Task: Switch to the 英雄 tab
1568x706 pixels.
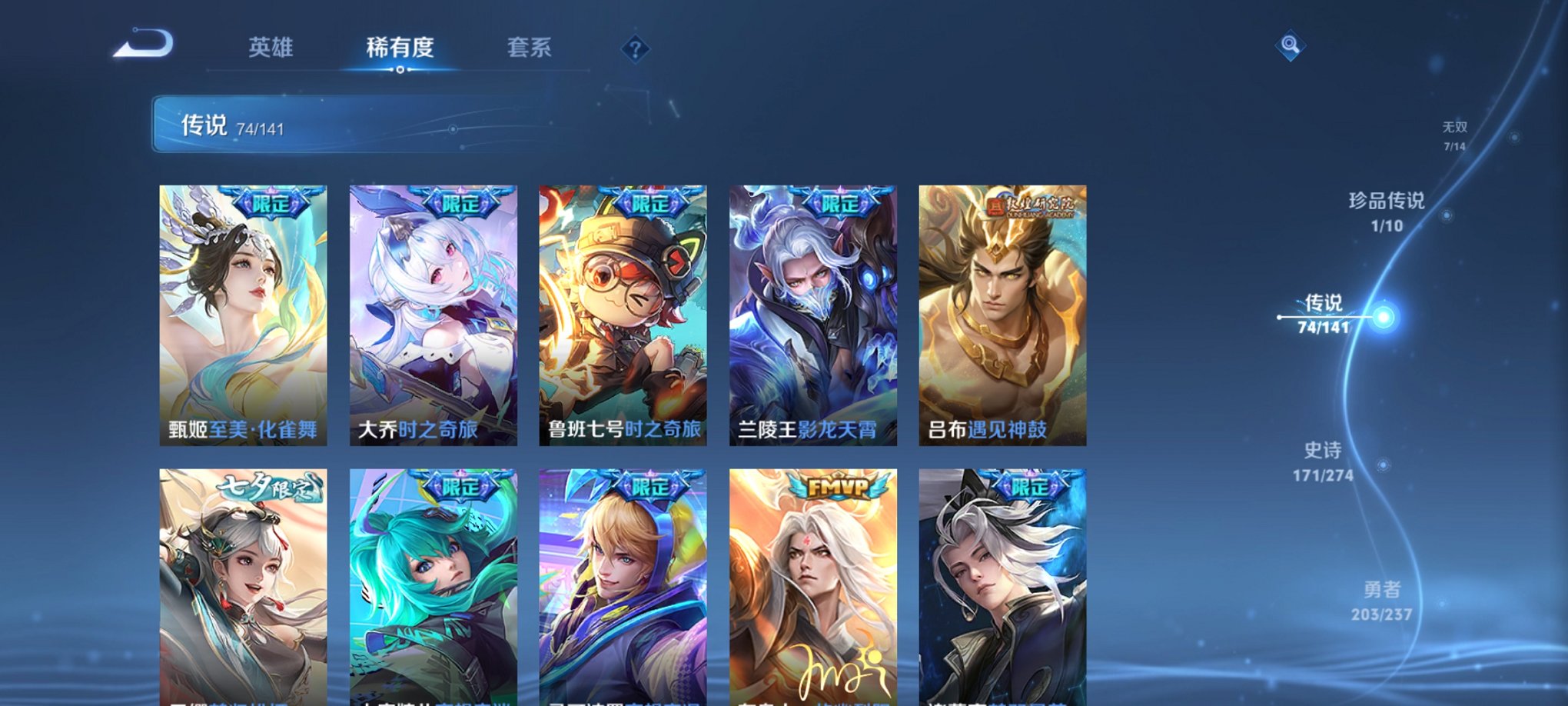Action: 272,48
